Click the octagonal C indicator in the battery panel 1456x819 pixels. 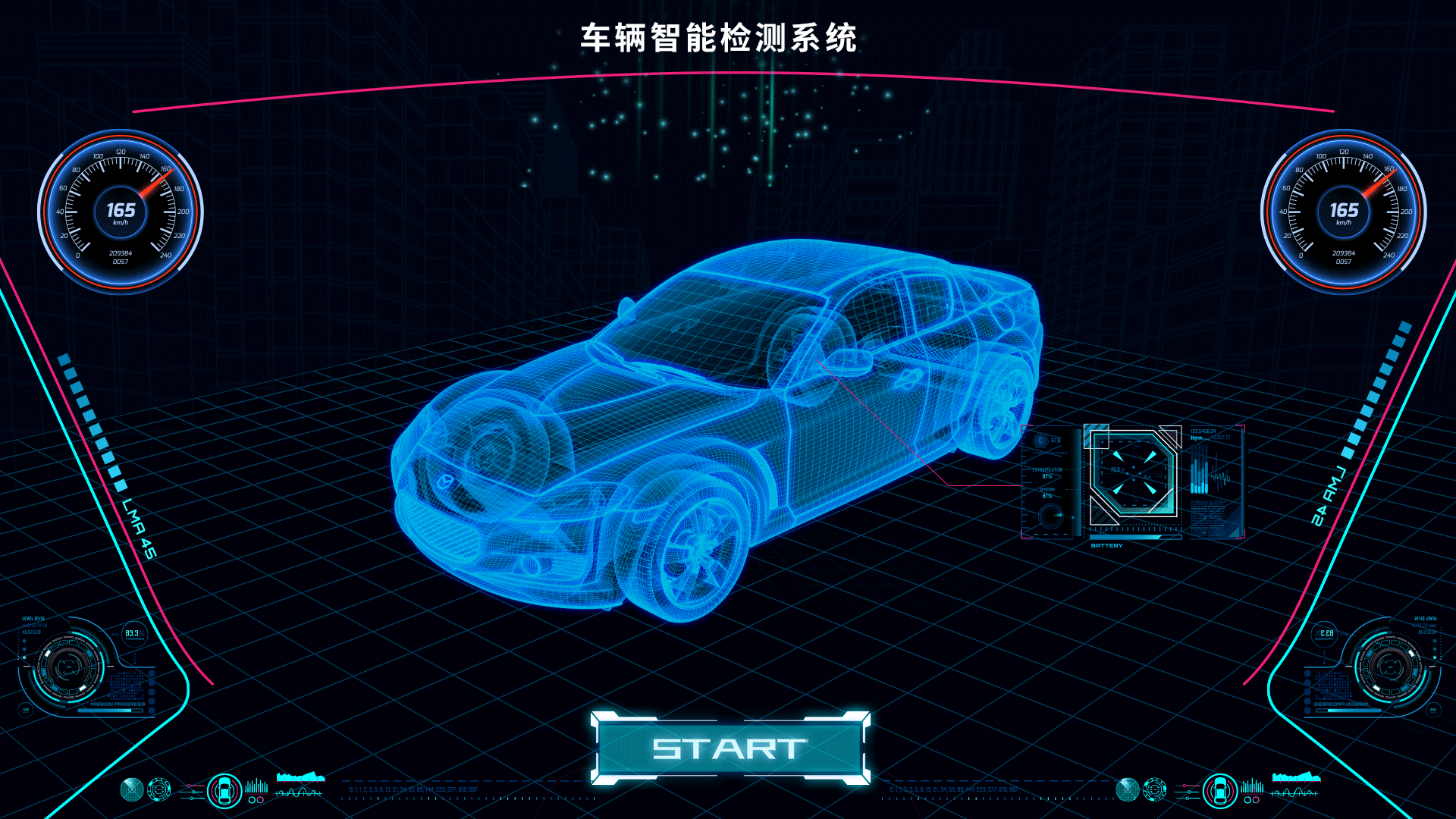point(1040,441)
